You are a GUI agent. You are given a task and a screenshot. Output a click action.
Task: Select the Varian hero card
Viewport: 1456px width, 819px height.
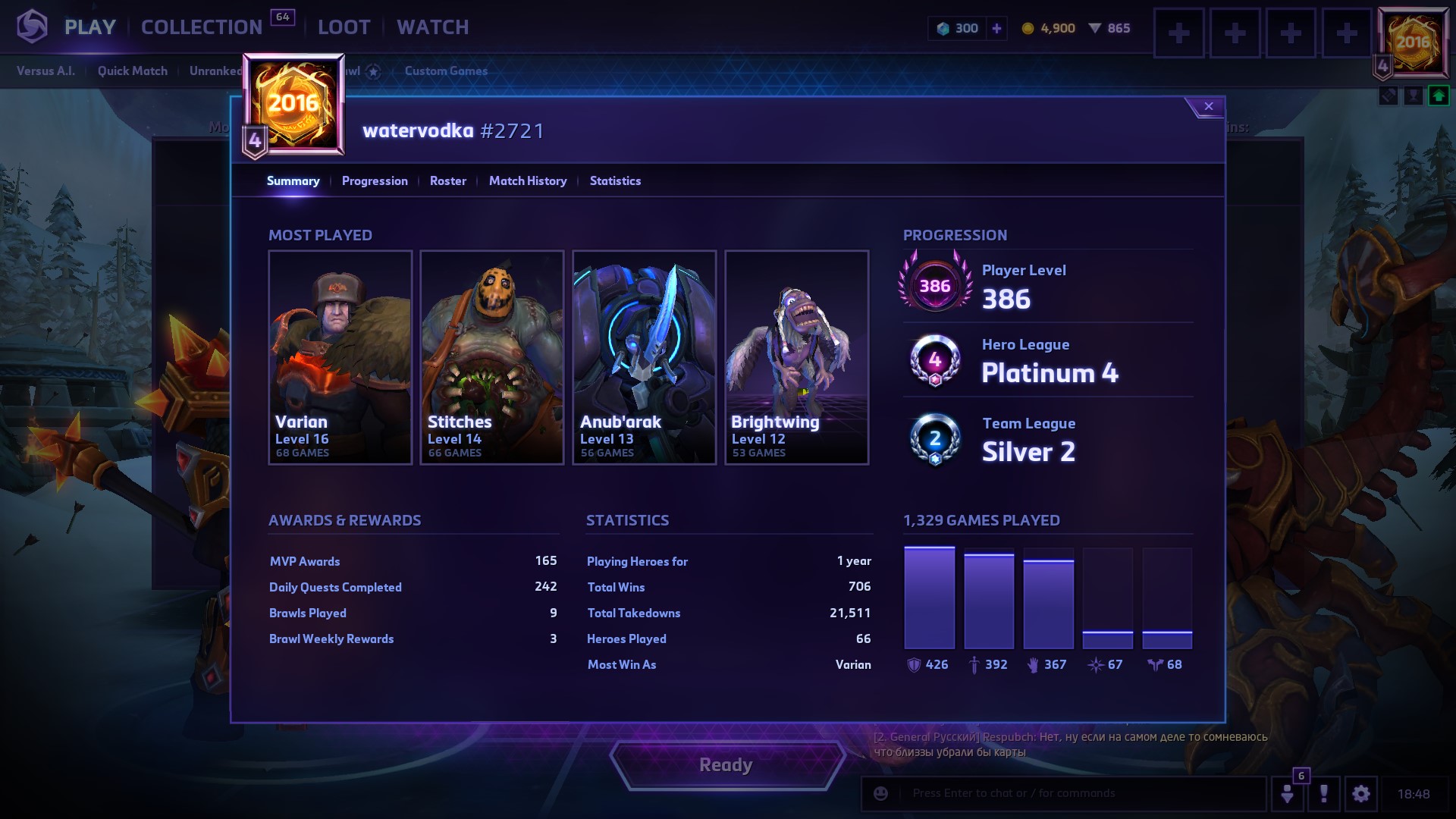tap(340, 357)
